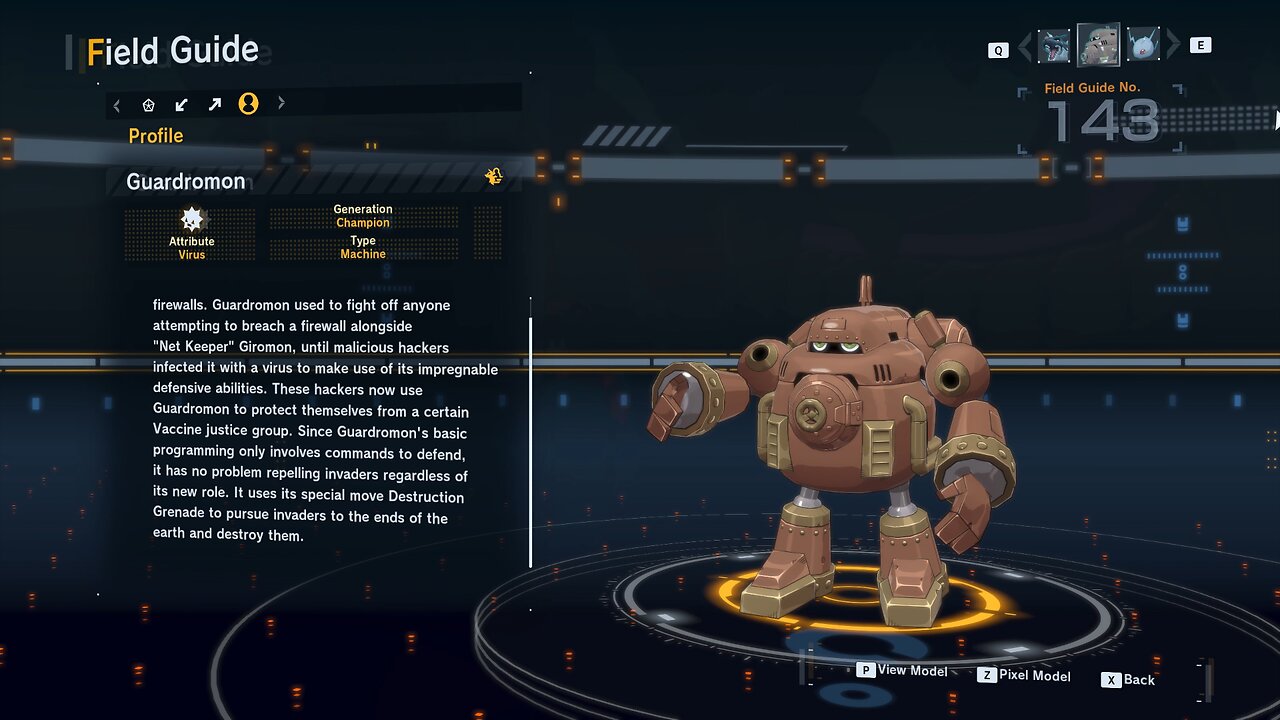Select the Profile person icon tab
1280x720 pixels.
point(248,104)
